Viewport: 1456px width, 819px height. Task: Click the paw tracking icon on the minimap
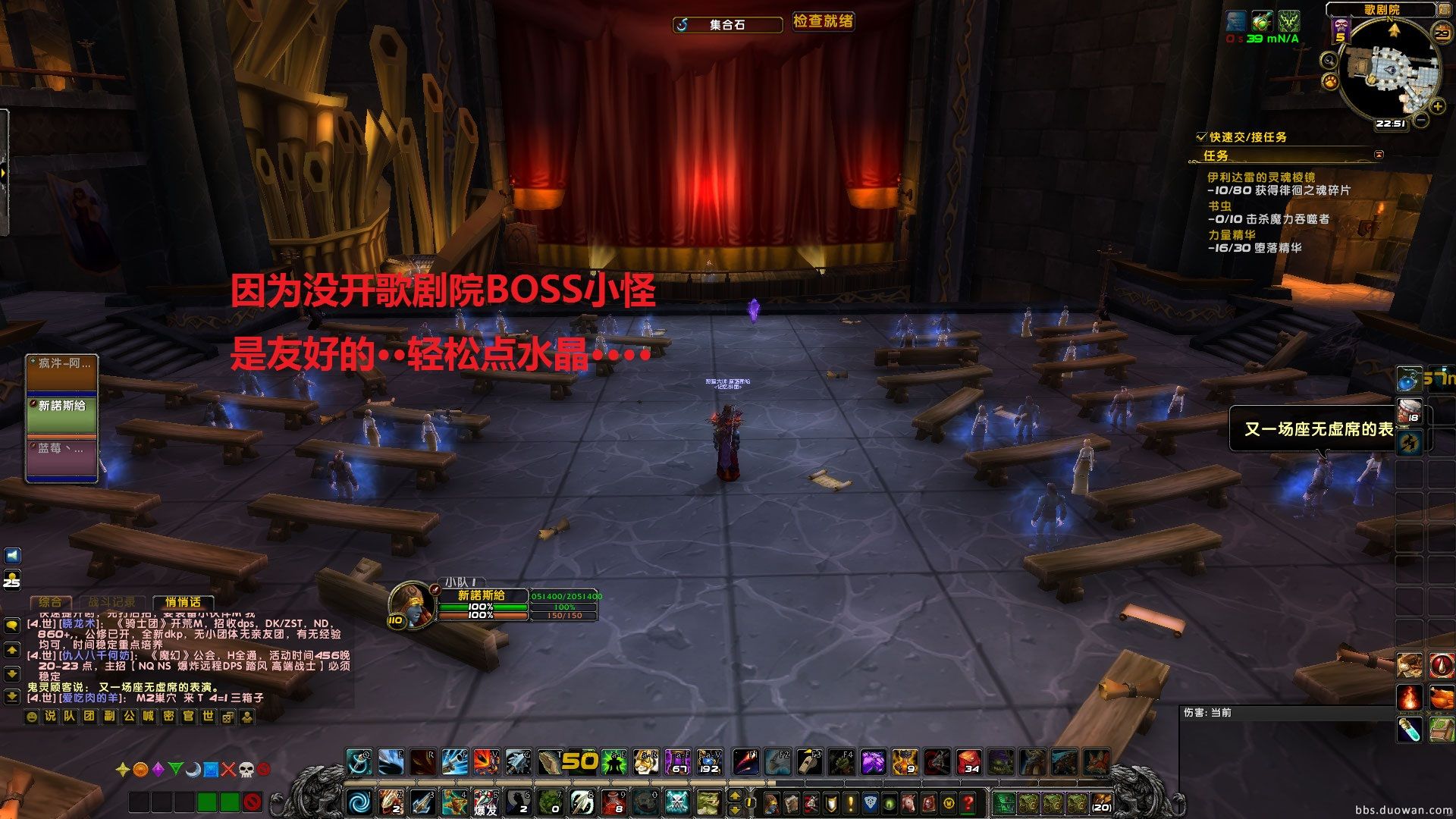tap(1330, 82)
